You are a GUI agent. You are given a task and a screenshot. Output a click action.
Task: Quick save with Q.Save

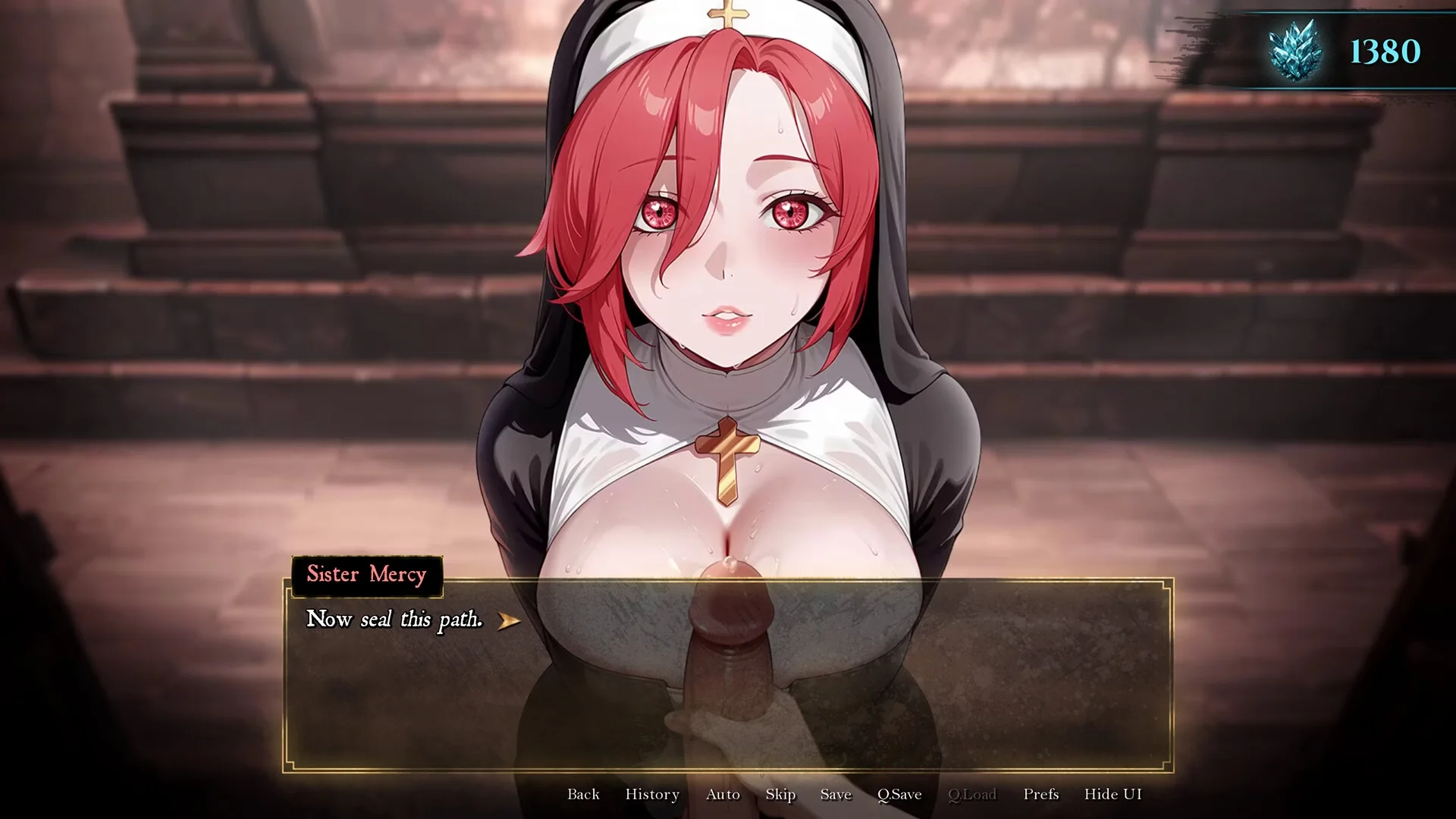coord(899,794)
